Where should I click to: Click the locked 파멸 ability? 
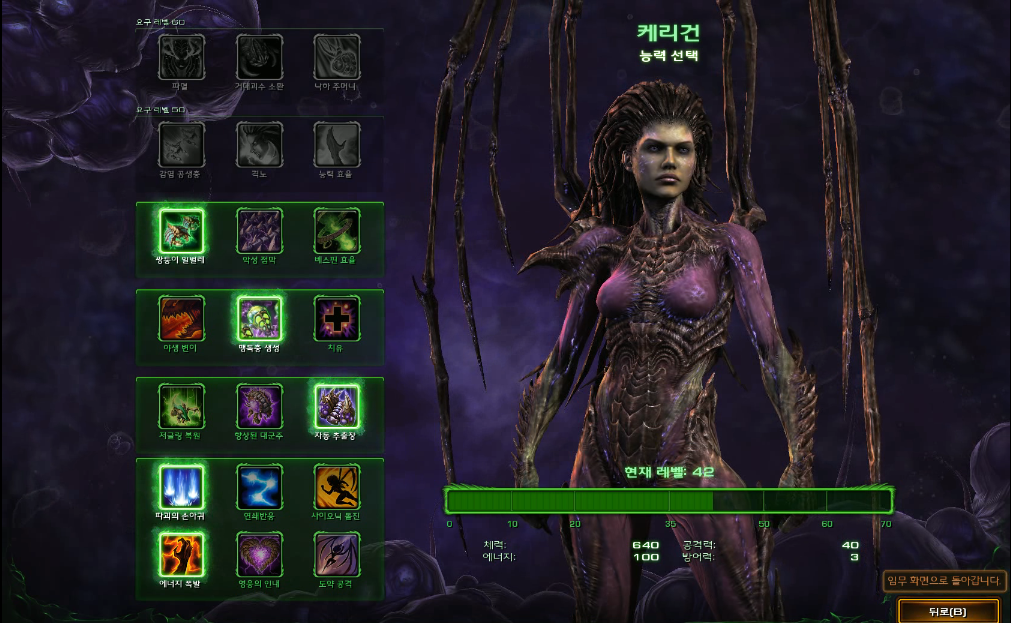(181, 57)
